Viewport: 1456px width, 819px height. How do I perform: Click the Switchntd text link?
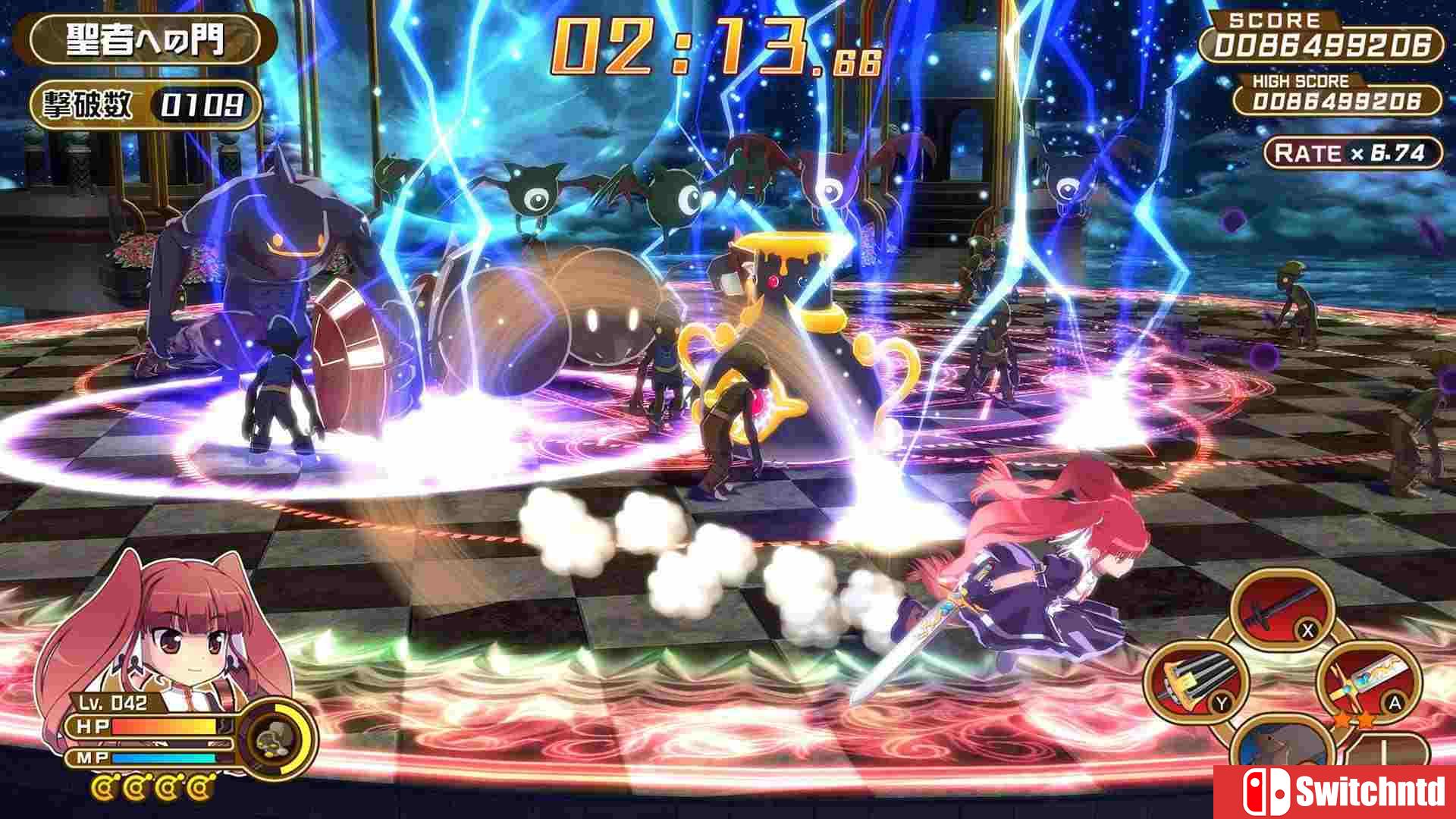pyautogui.click(x=1370, y=791)
